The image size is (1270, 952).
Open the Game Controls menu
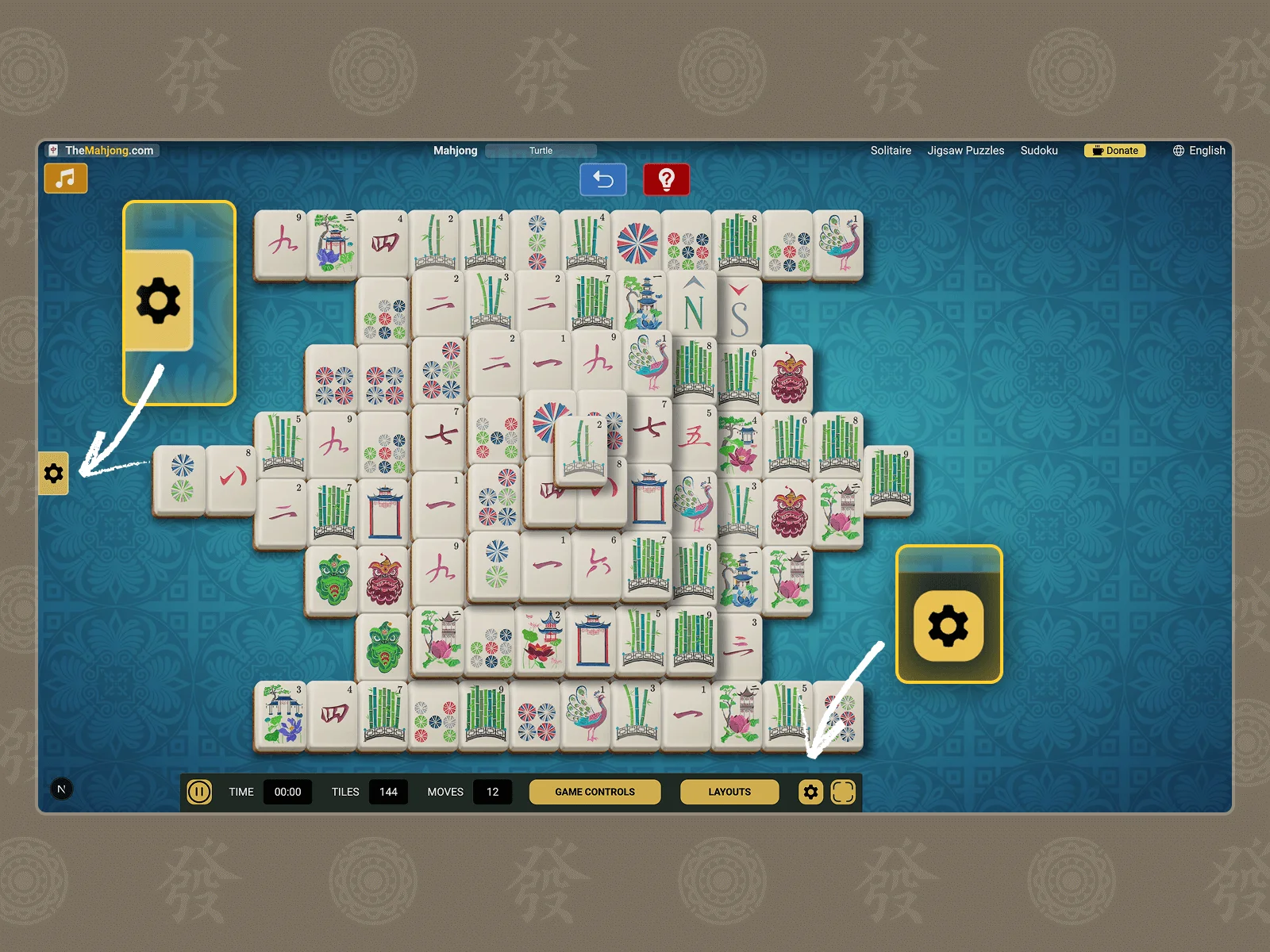[595, 792]
